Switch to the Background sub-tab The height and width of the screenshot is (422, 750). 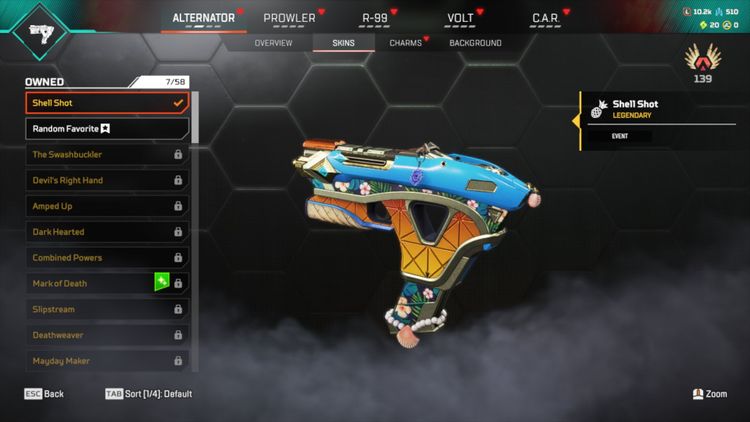tap(475, 43)
